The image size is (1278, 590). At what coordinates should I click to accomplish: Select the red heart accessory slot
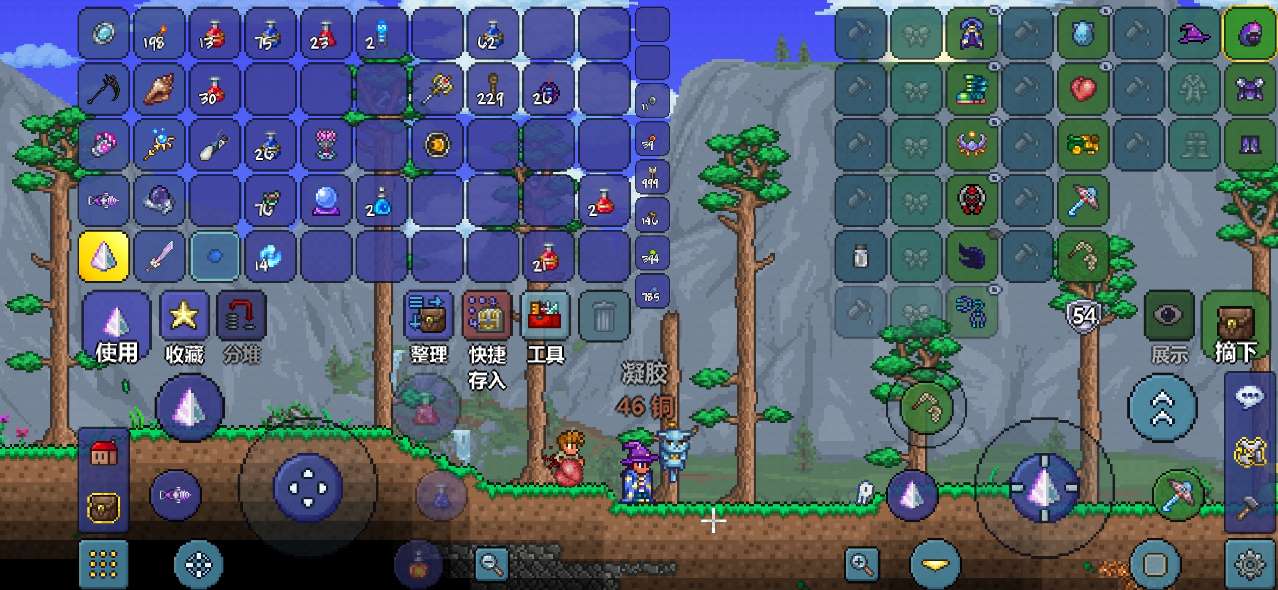(x=1083, y=89)
